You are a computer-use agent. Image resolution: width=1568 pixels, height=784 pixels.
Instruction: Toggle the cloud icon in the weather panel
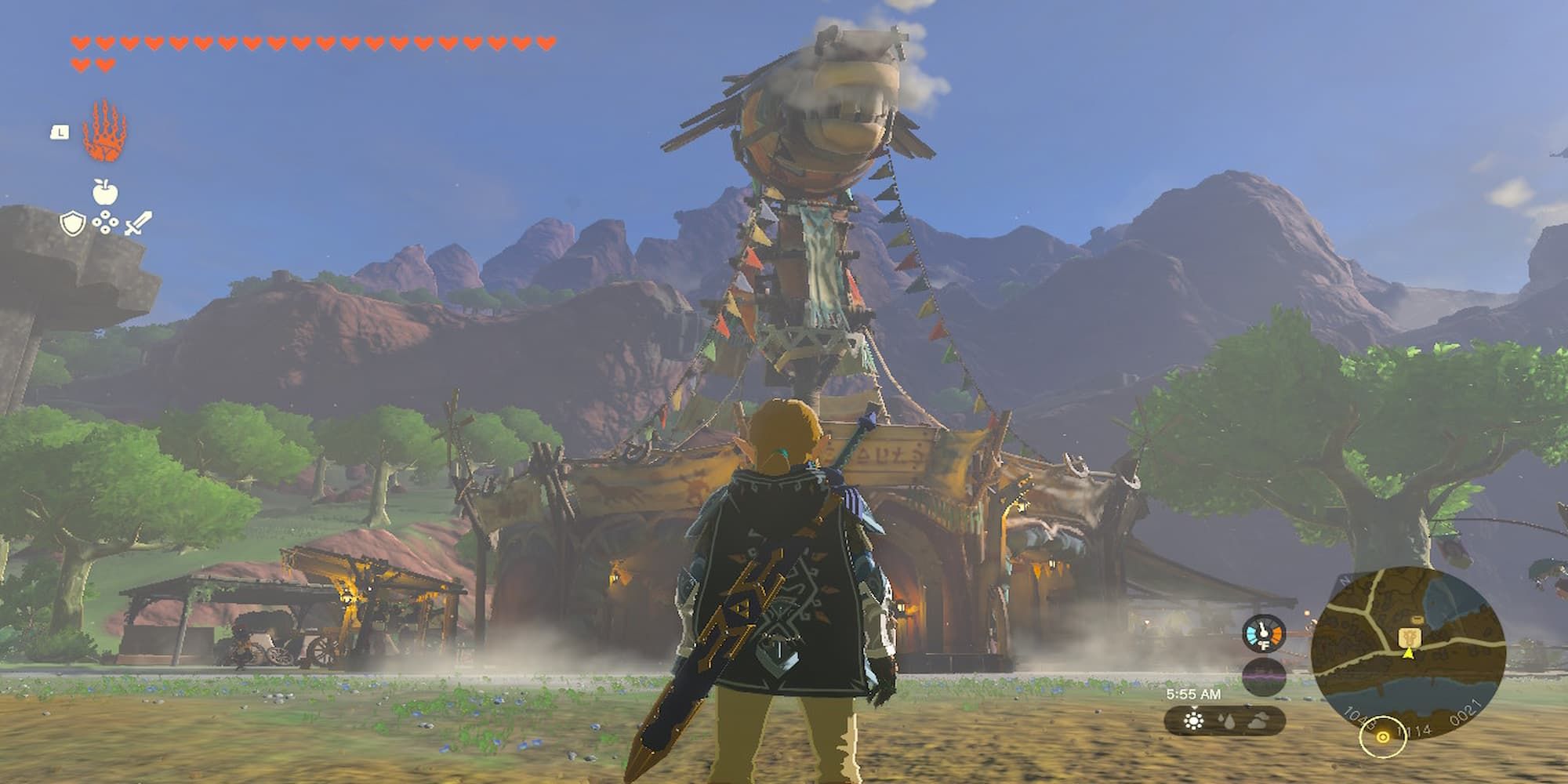point(1258,720)
